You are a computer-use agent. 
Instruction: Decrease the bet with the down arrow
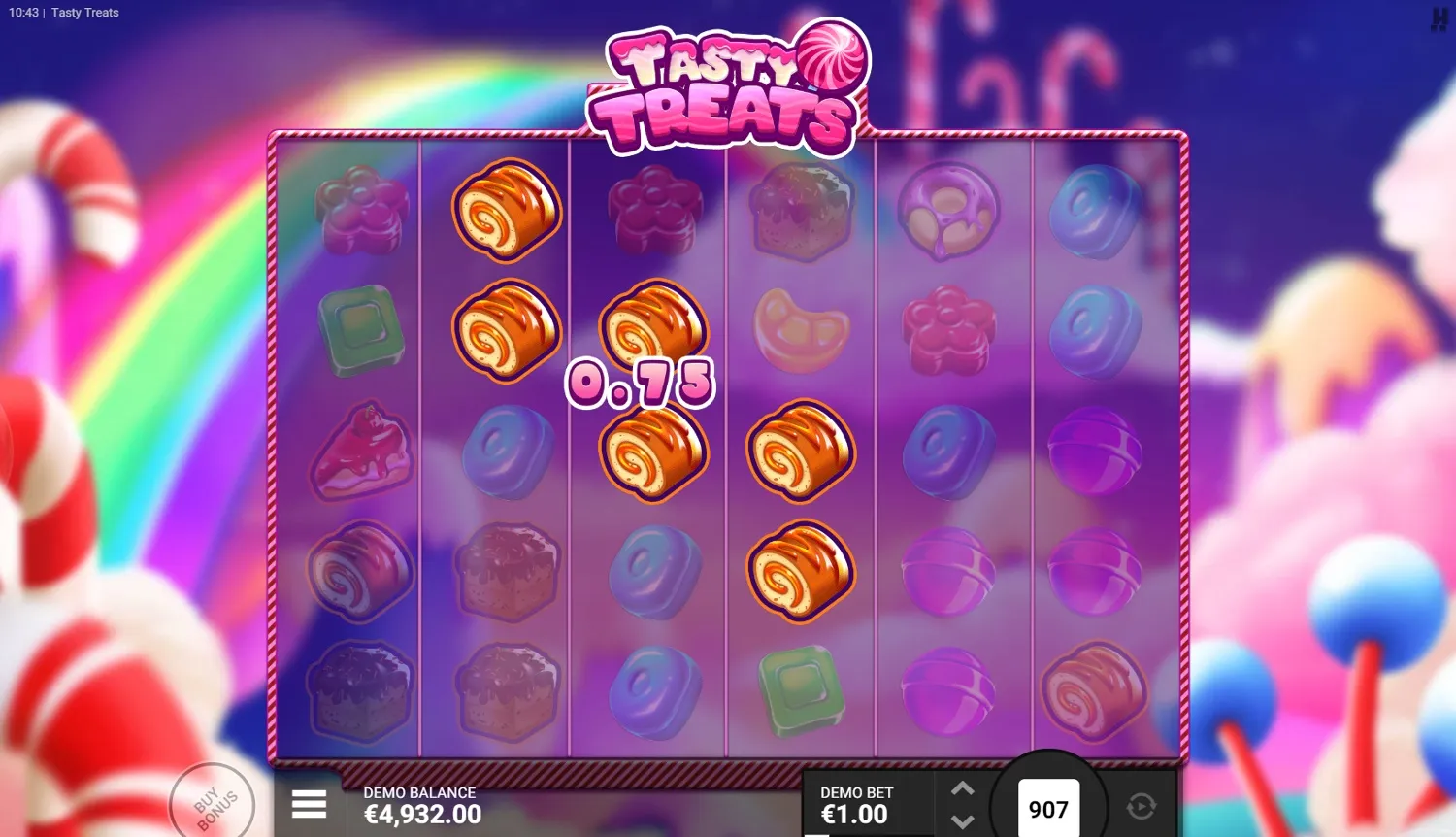click(x=962, y=821)
